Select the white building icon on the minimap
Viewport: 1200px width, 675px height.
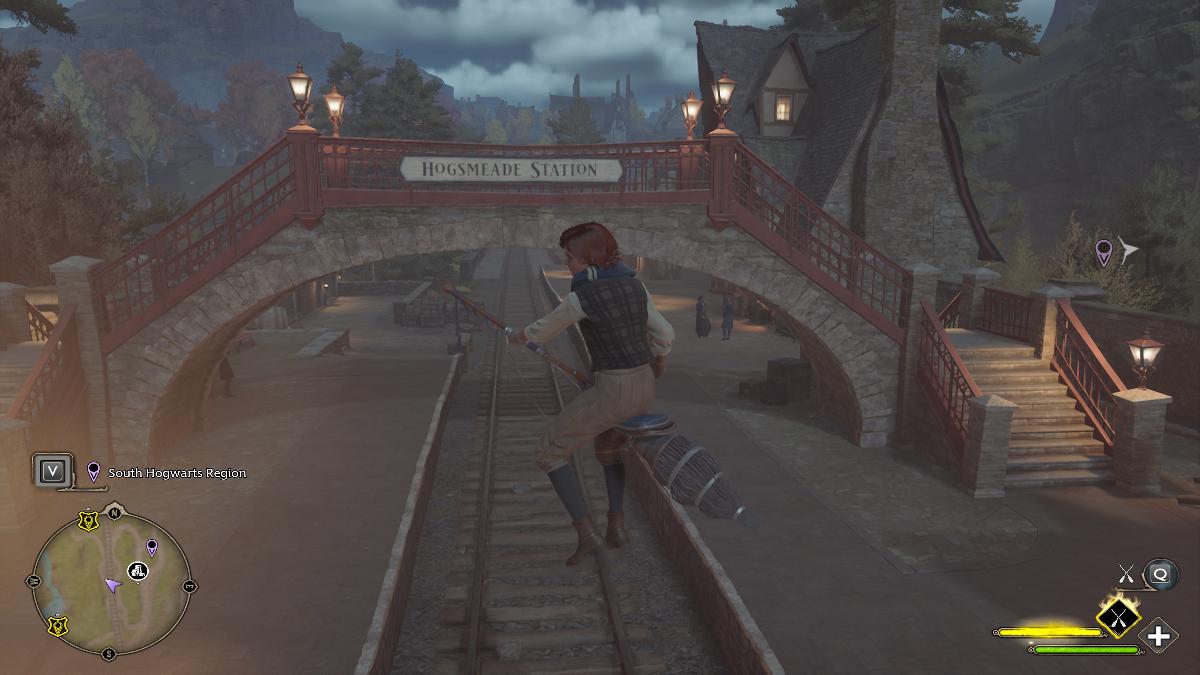(138, 571)
